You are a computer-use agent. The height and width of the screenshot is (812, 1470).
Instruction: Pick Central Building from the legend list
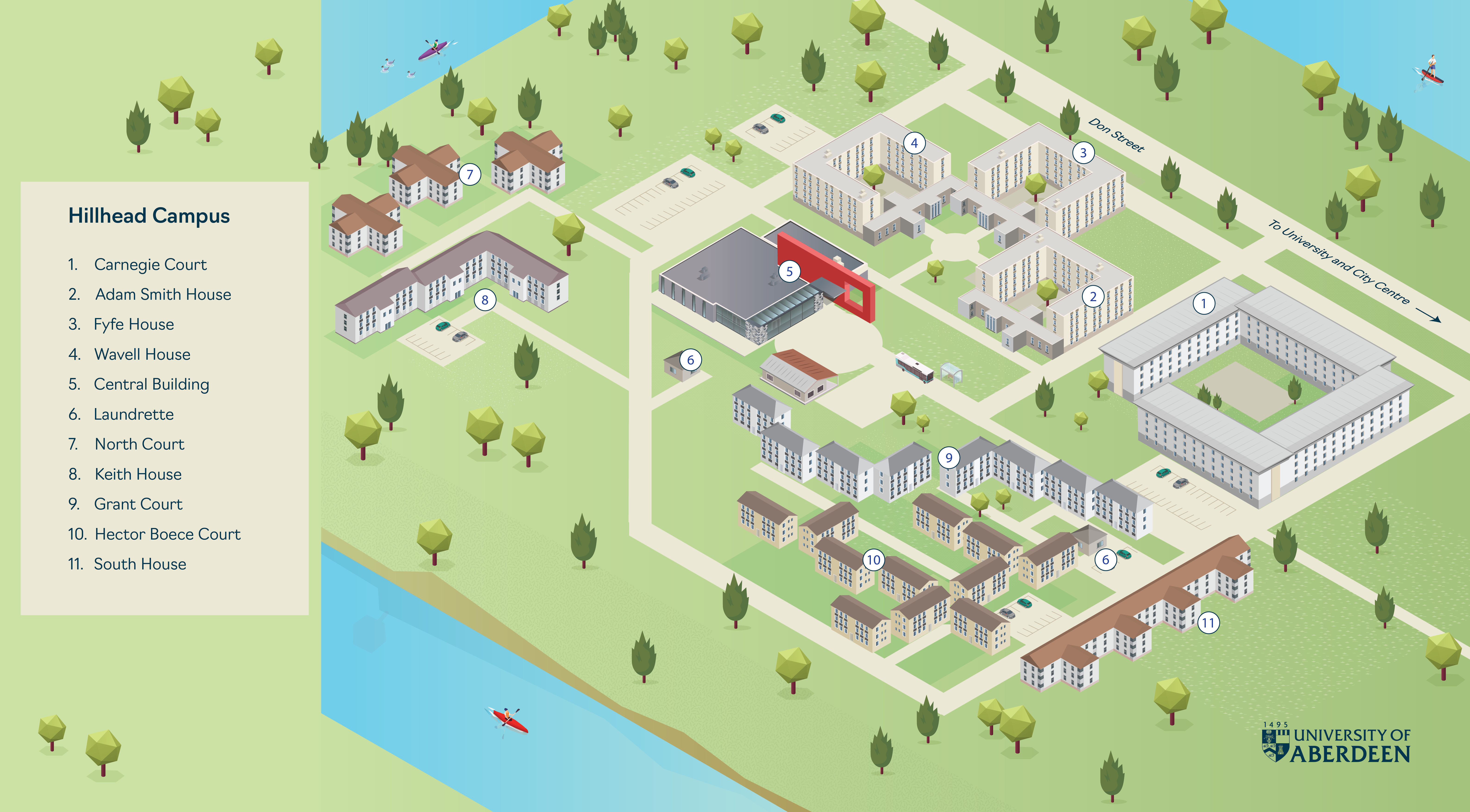point(151,384)
